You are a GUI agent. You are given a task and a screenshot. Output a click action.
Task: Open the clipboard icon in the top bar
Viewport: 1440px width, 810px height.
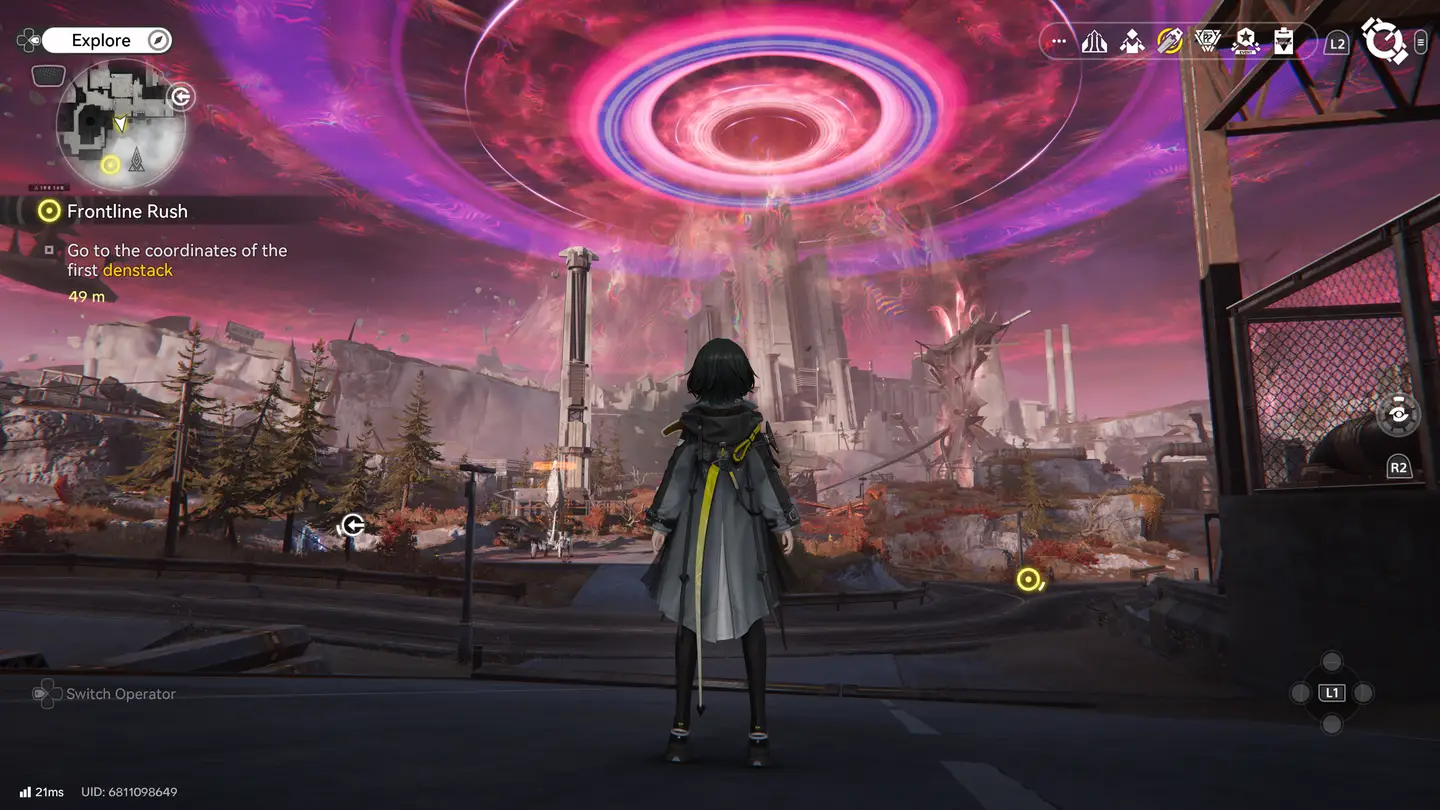coord(1284,42)
